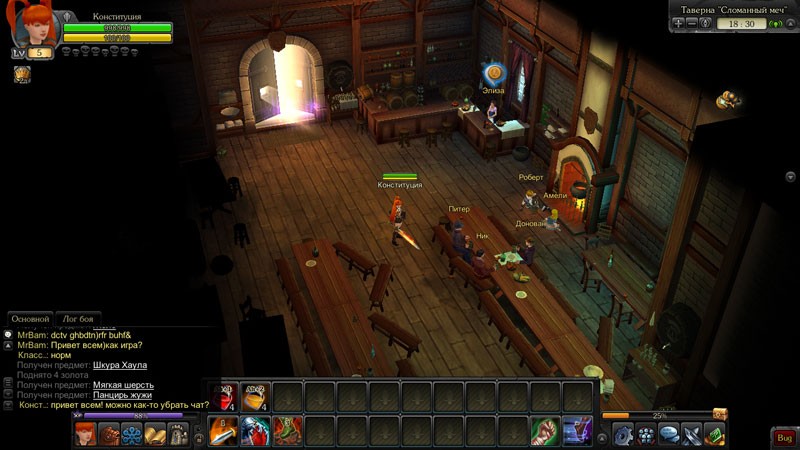Click the Шкура Хаула item link
Screen dimensions: 800x450
[x=119, y=365]
